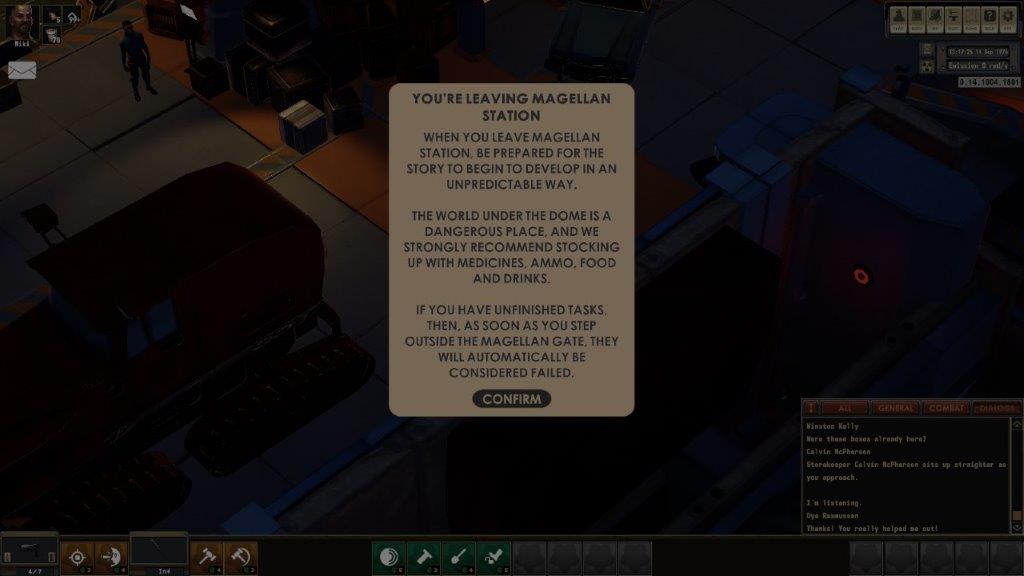The width and height of the screenshot is (1024, 576).
Task: Activate the crosshair aimed shot ability
Action: point(76,557)
